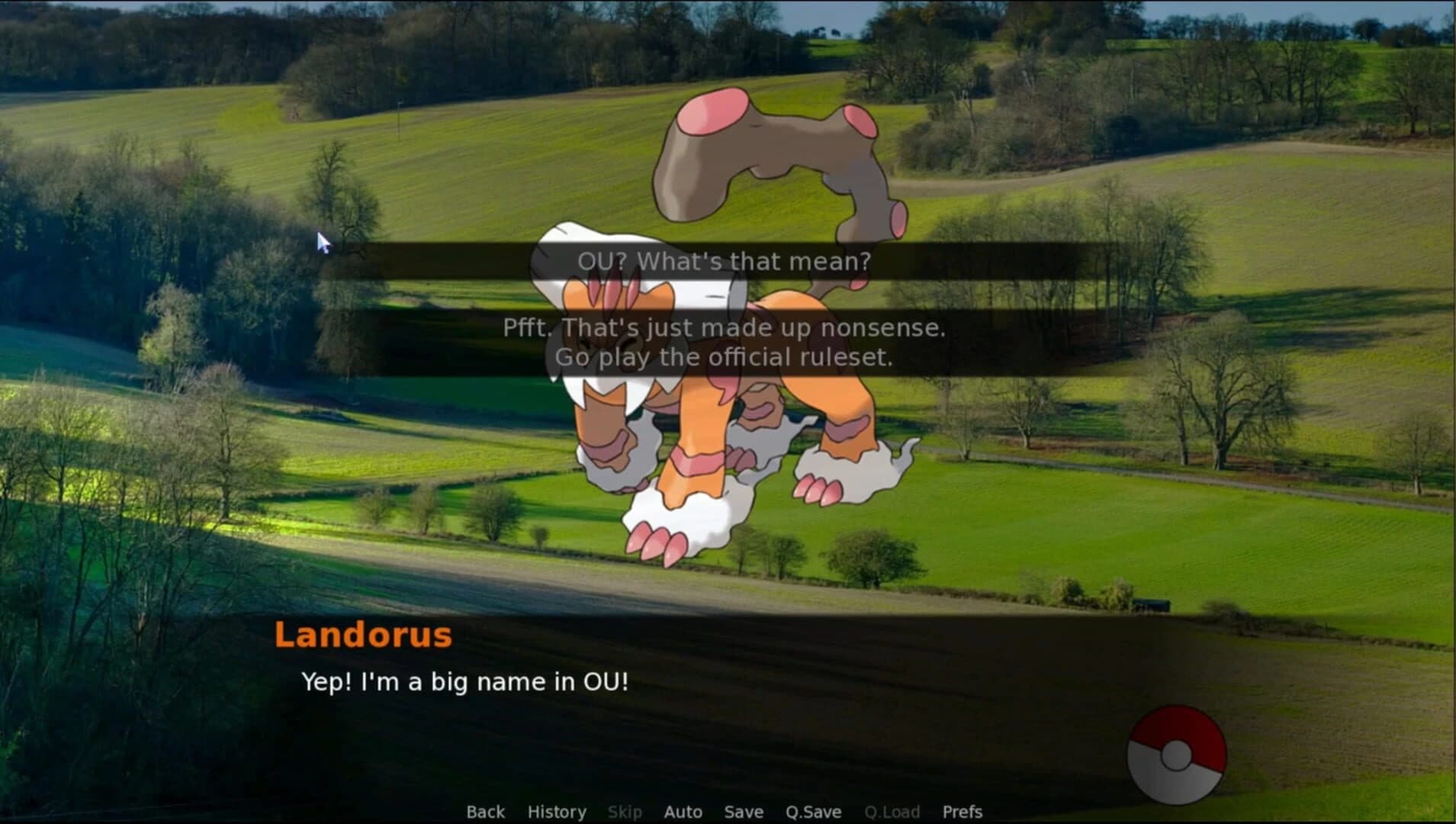This screenshot has width=1456, height=824.
Task: Open the History log of dialogue
Action: 556,812
